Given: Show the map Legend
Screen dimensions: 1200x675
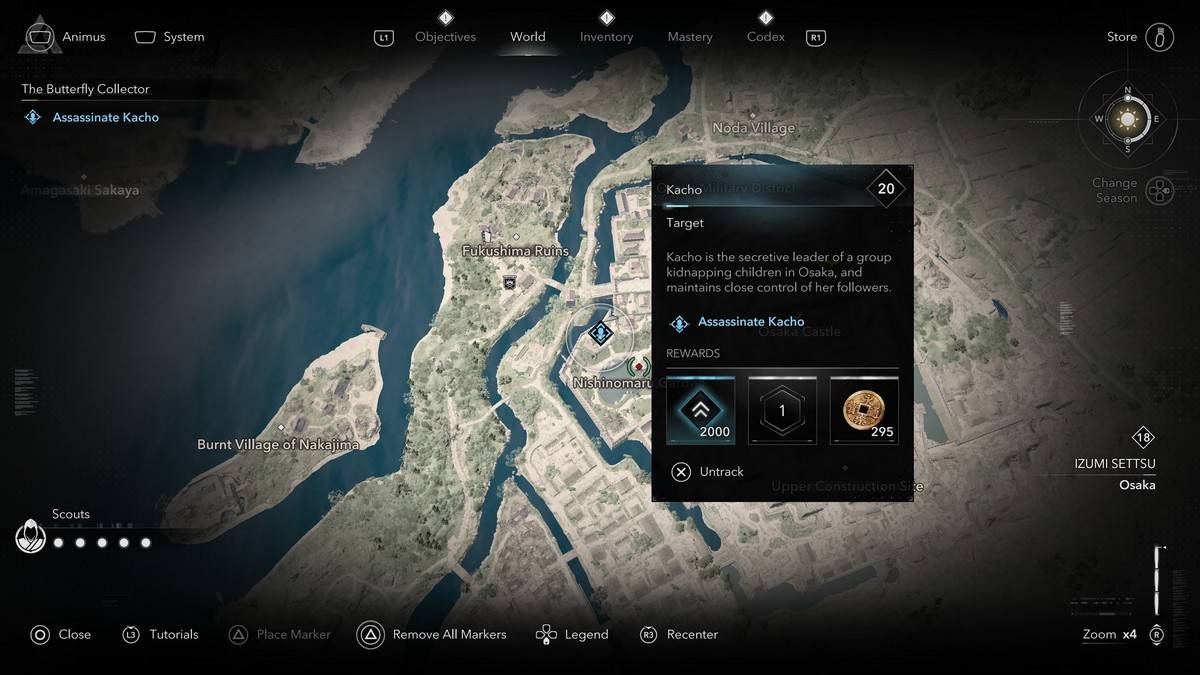Looking at the screenshot, I should pos(572,634).
